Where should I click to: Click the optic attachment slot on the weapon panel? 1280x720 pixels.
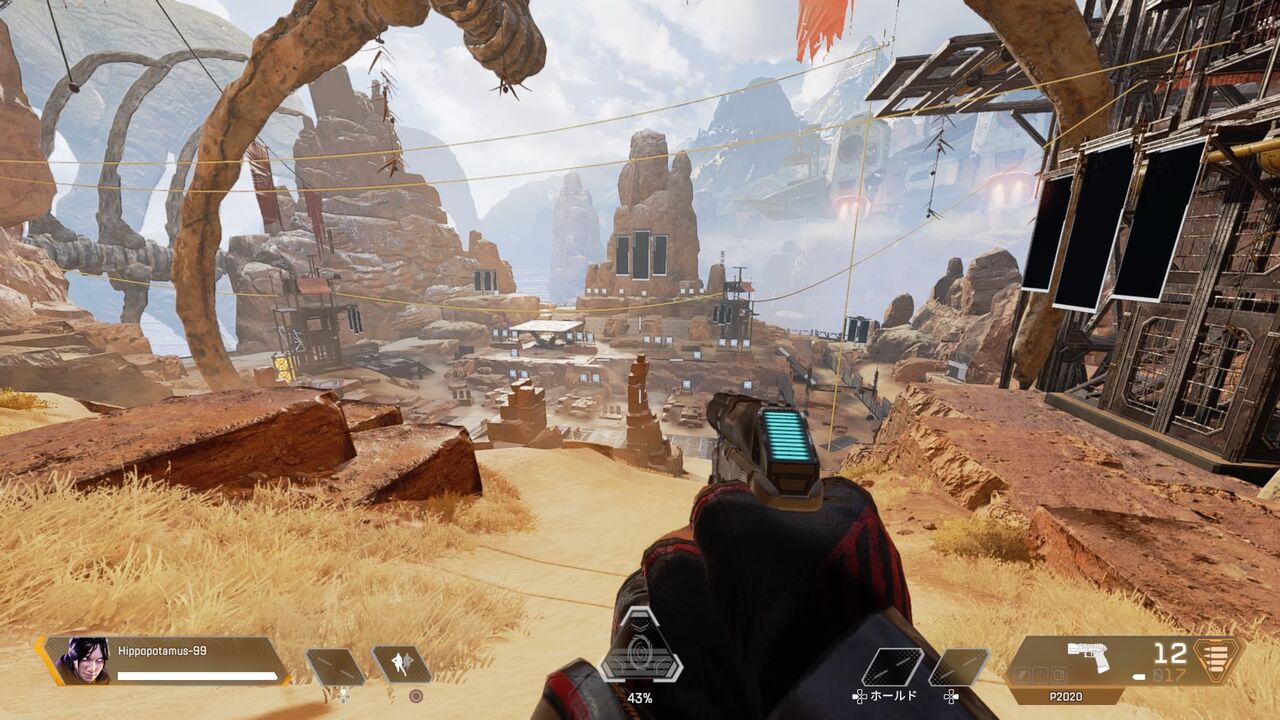point(1038,676)
